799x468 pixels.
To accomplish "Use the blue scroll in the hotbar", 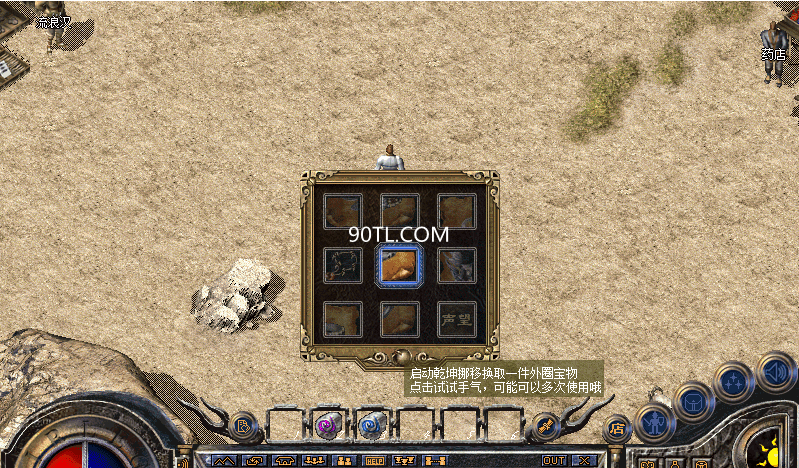I will pos(371,425).
